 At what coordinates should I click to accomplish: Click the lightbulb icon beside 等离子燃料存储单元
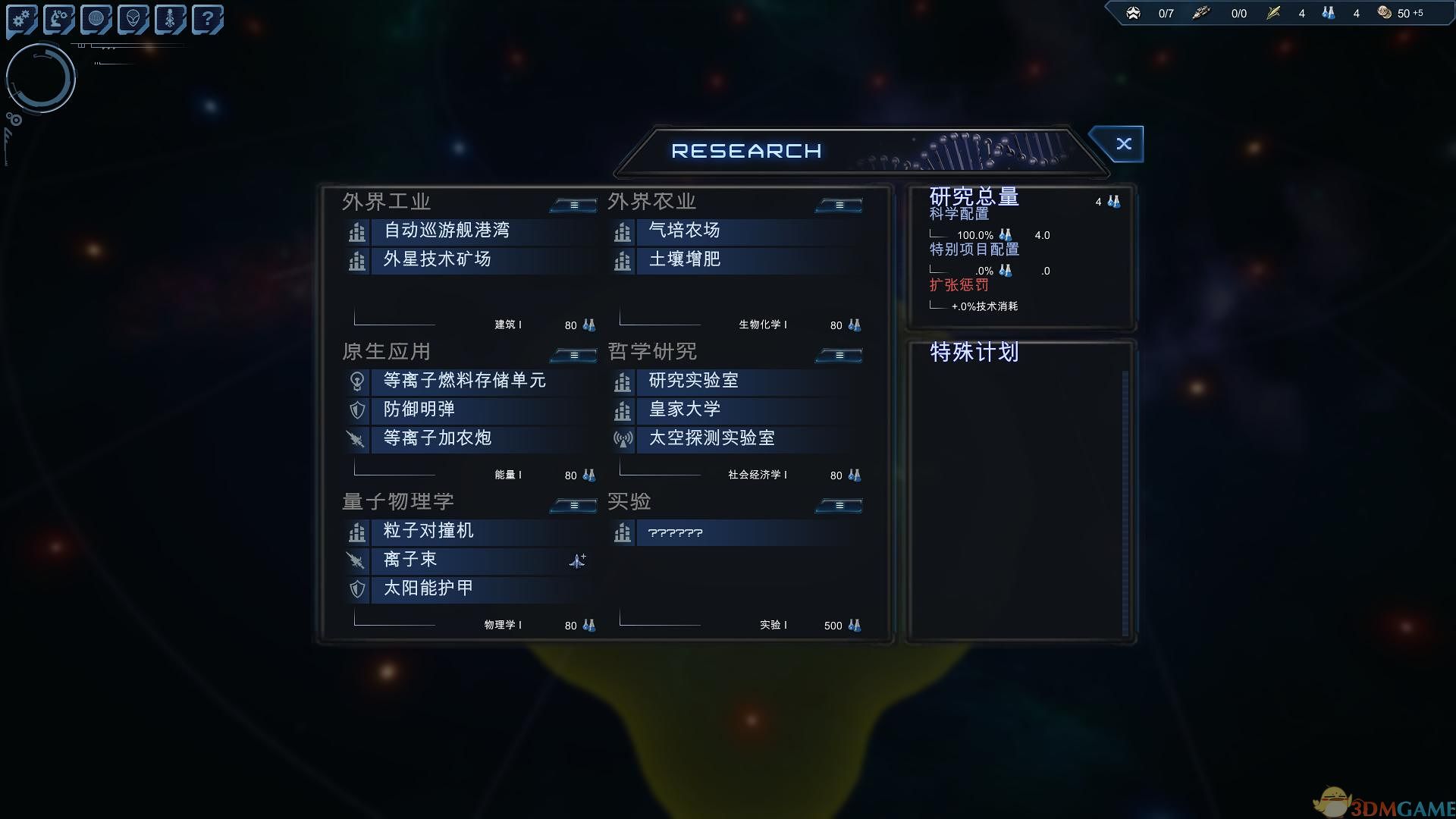[x=356, y=381]
